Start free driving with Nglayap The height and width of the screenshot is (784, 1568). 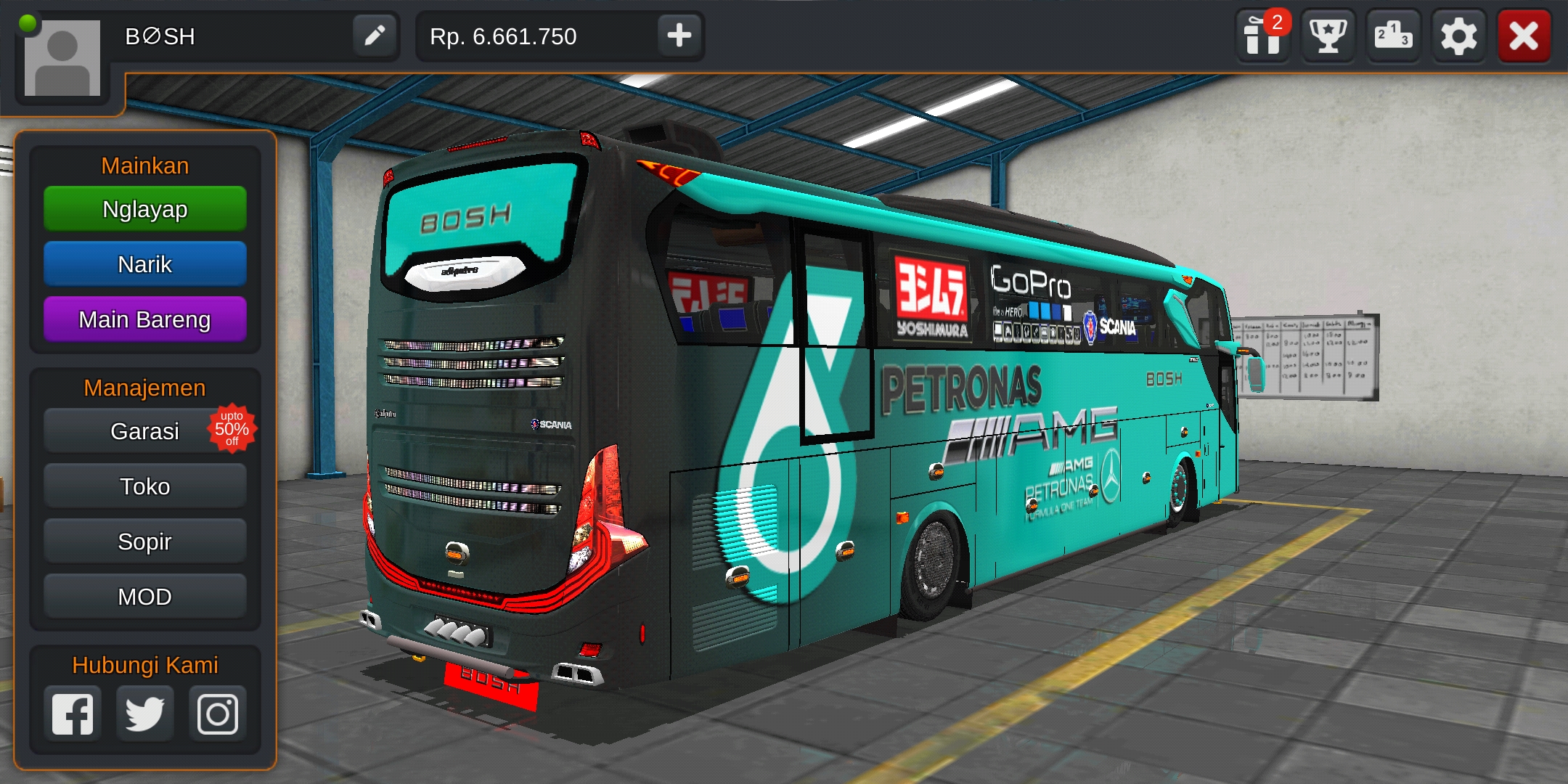pos(144,209)
